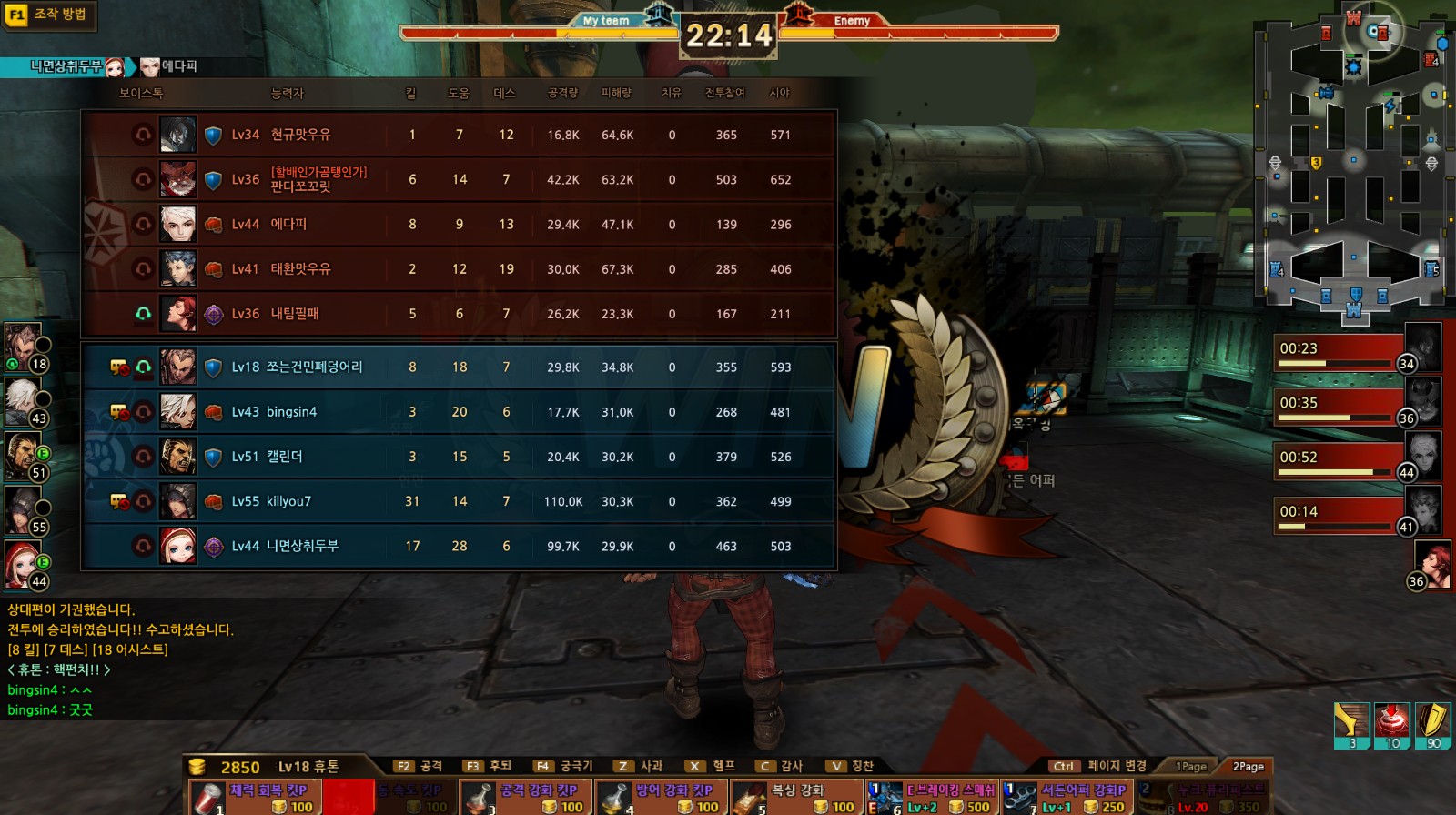Upgrade the E 브레이킹 스매쉬 skill
Image resolution: width=1456 pixels, height=815 pixels.
(933, 797)
